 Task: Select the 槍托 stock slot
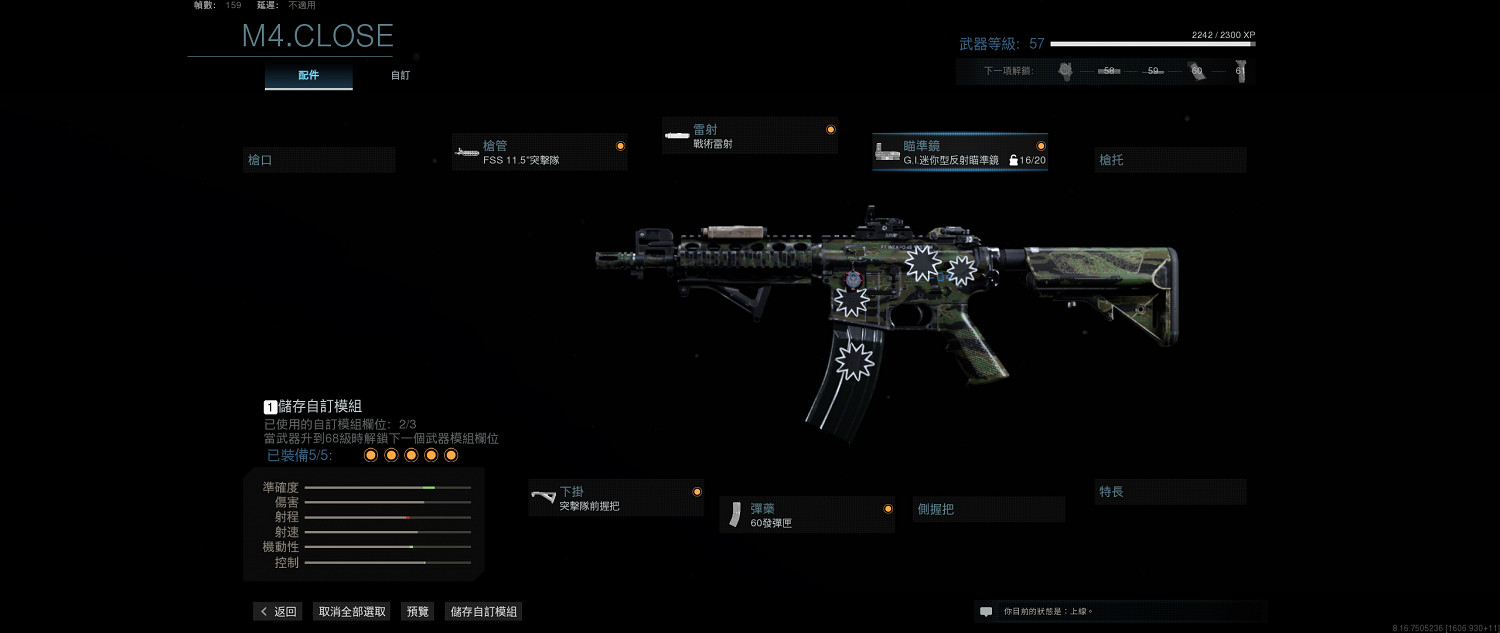pos(1170,160)
